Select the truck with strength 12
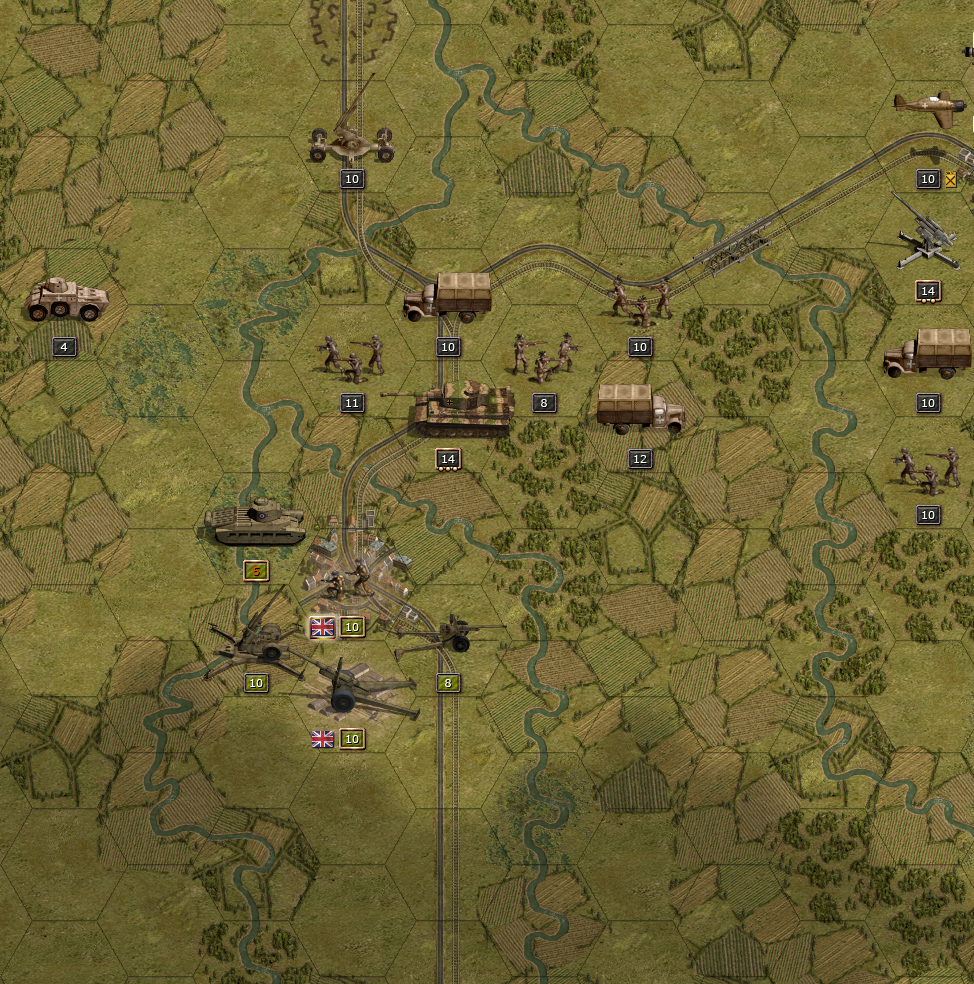Screen dimensions: 974x984 (x=640, y=410)
